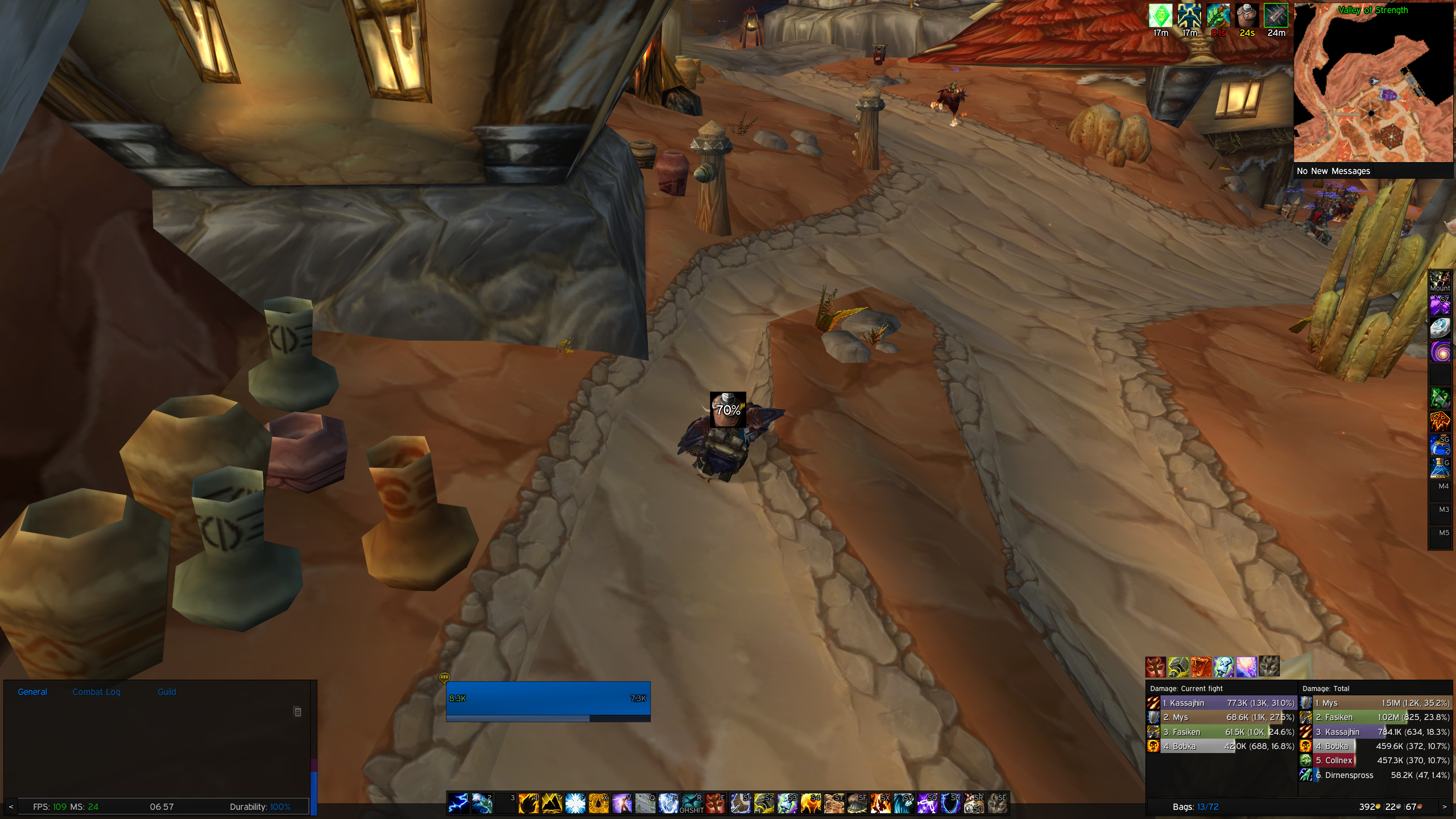Trigger the ability labeled OHSHIT
Screen dimensions: 1456x819
coord(692,804)
